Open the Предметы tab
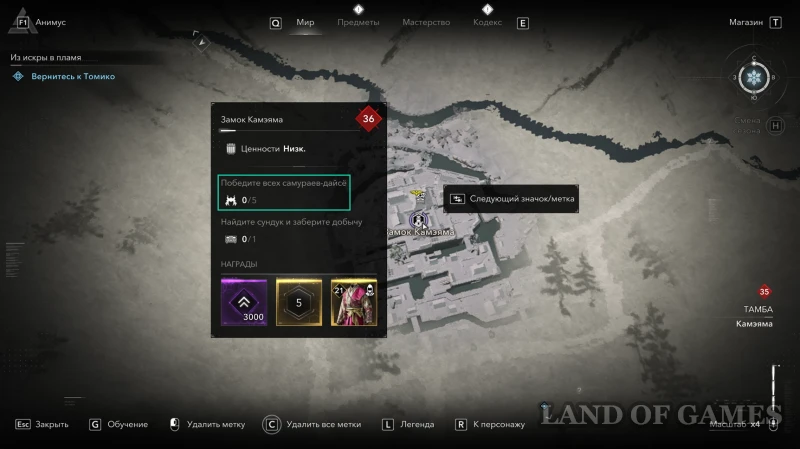Image resolution: width=800 pixels, height=449 pixels. pyautogui.click(x=358, y=22)
